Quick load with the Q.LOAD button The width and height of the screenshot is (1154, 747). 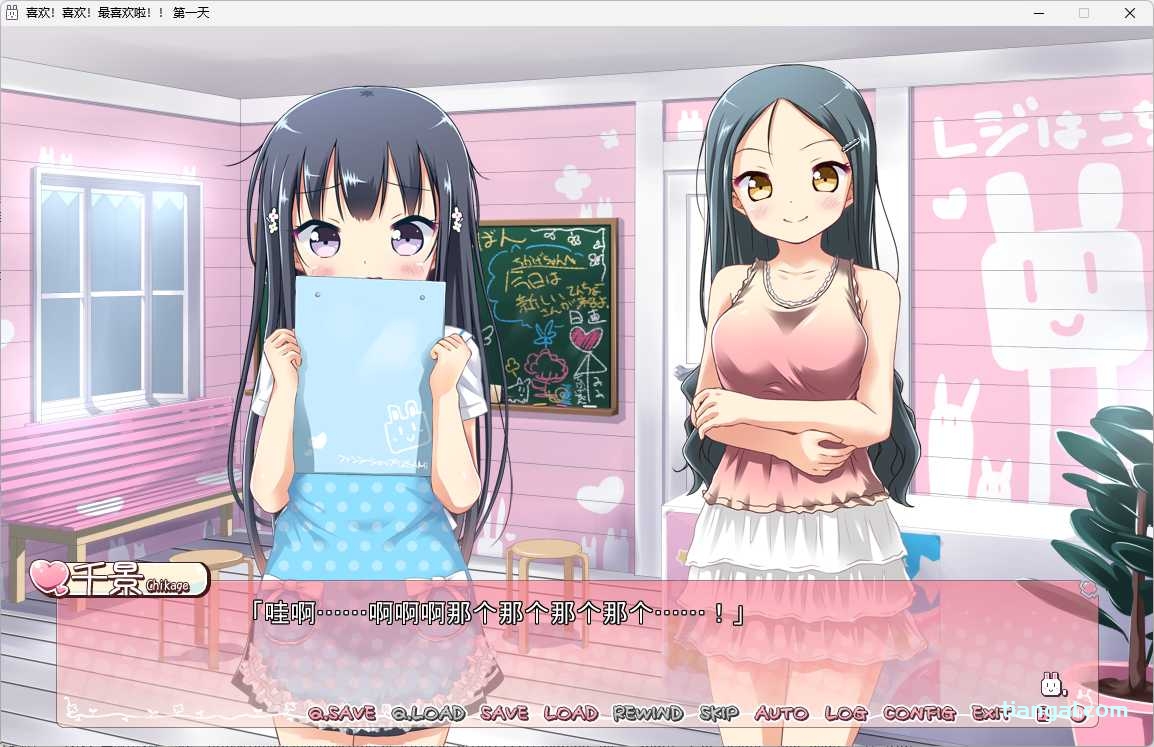pos(428,713)
